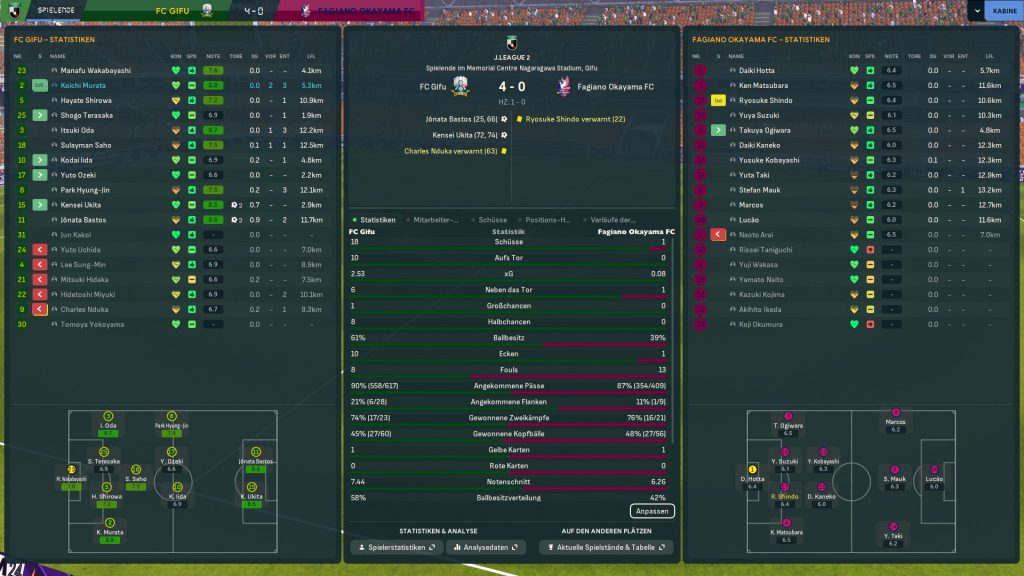
Task: Open Ryosuke Shindo's player row
Action: tap(765, 101)
